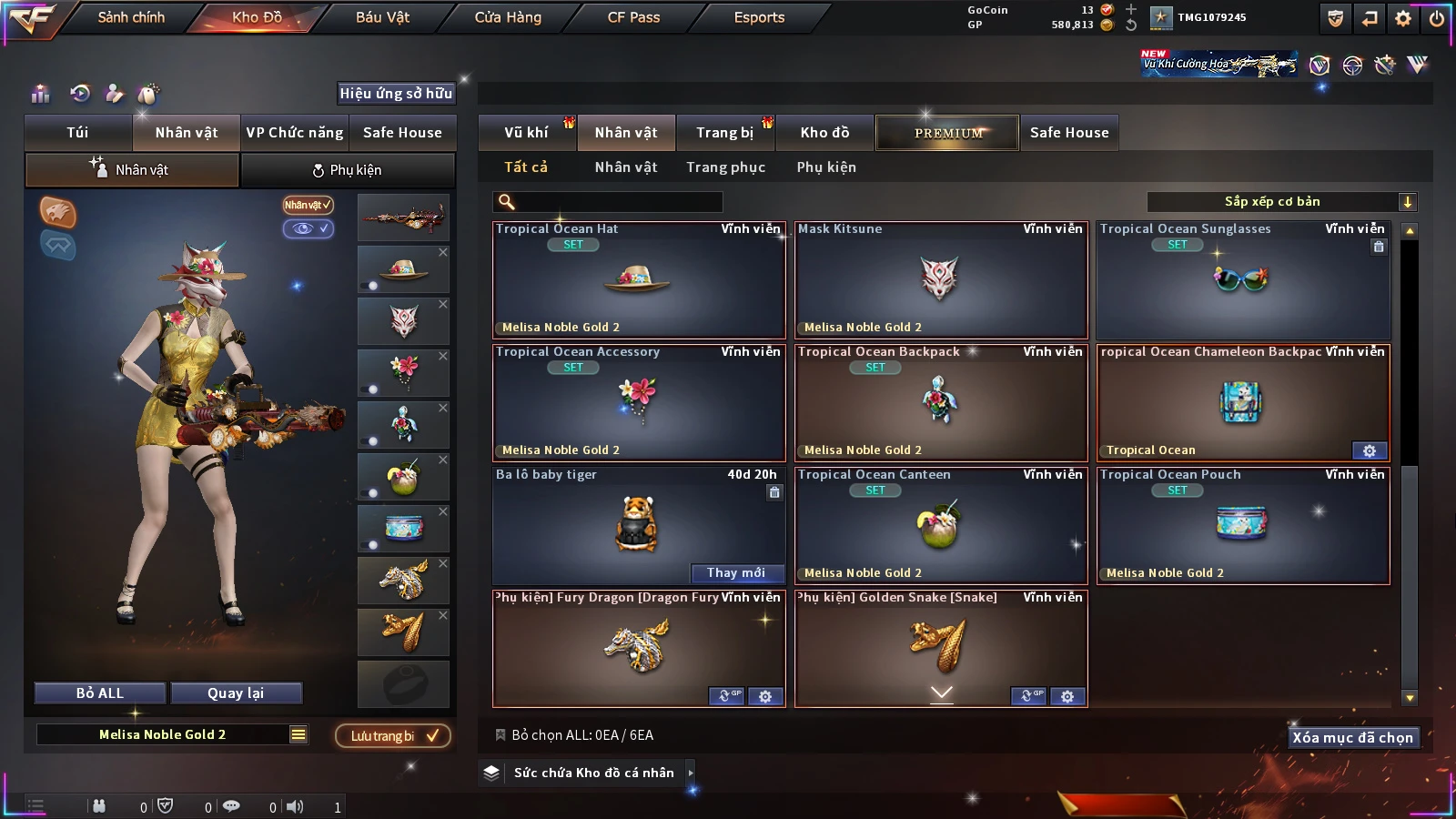Screen dimensions: 1456x819
Task: Show the Phụ kiện accessory panel
Action: 347,170
